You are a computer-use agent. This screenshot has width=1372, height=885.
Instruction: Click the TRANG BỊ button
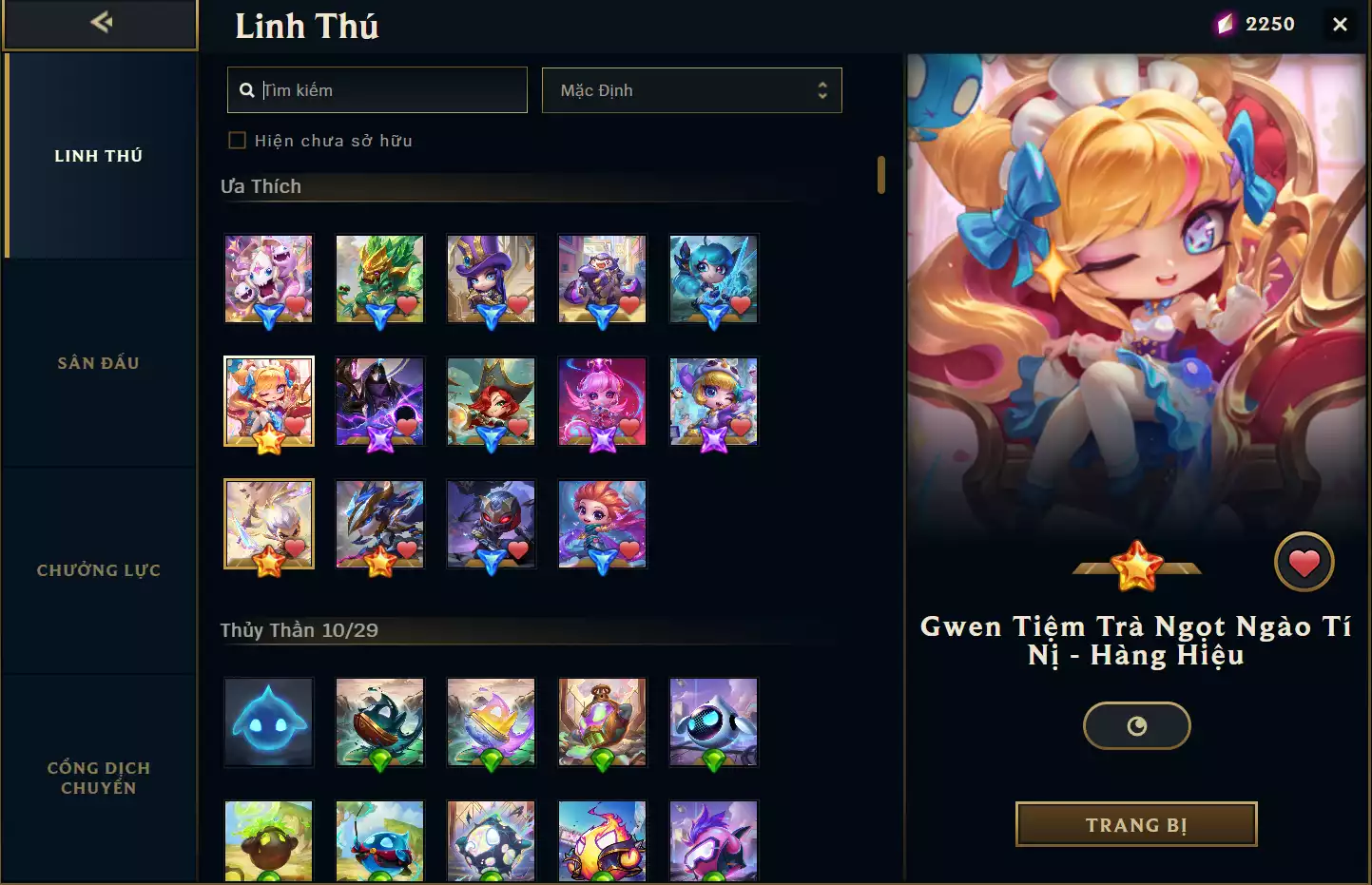[x=1135, y=824]
